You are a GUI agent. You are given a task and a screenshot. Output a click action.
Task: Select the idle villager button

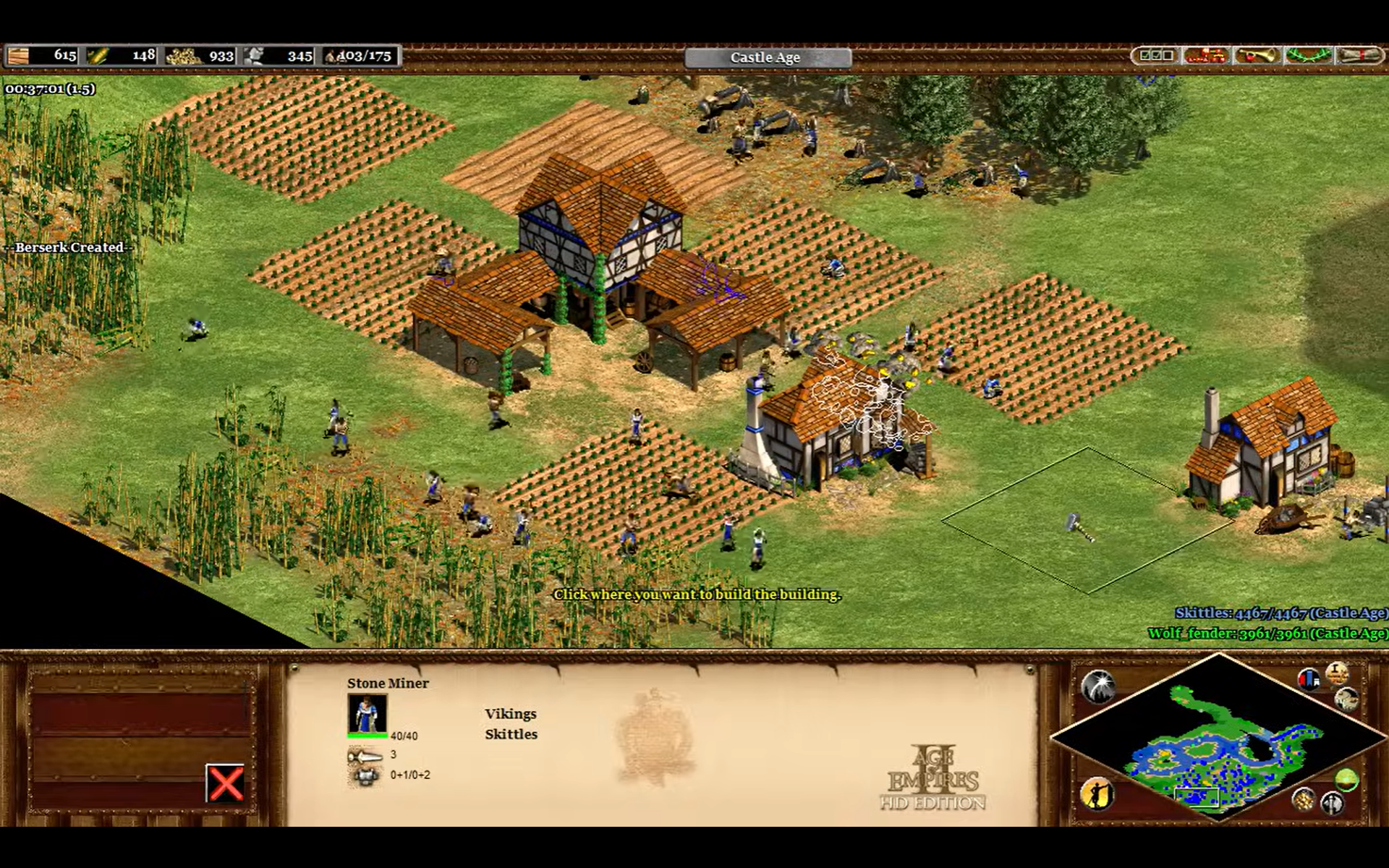coord(1097,794)
